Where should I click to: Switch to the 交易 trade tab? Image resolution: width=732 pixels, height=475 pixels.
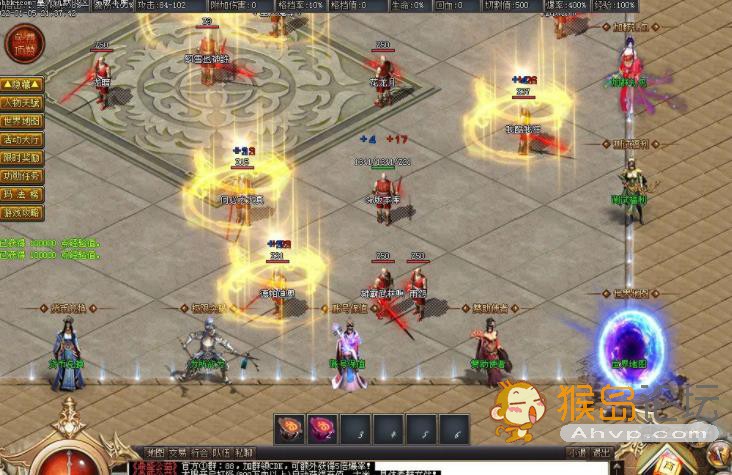(x=177, y=452)
